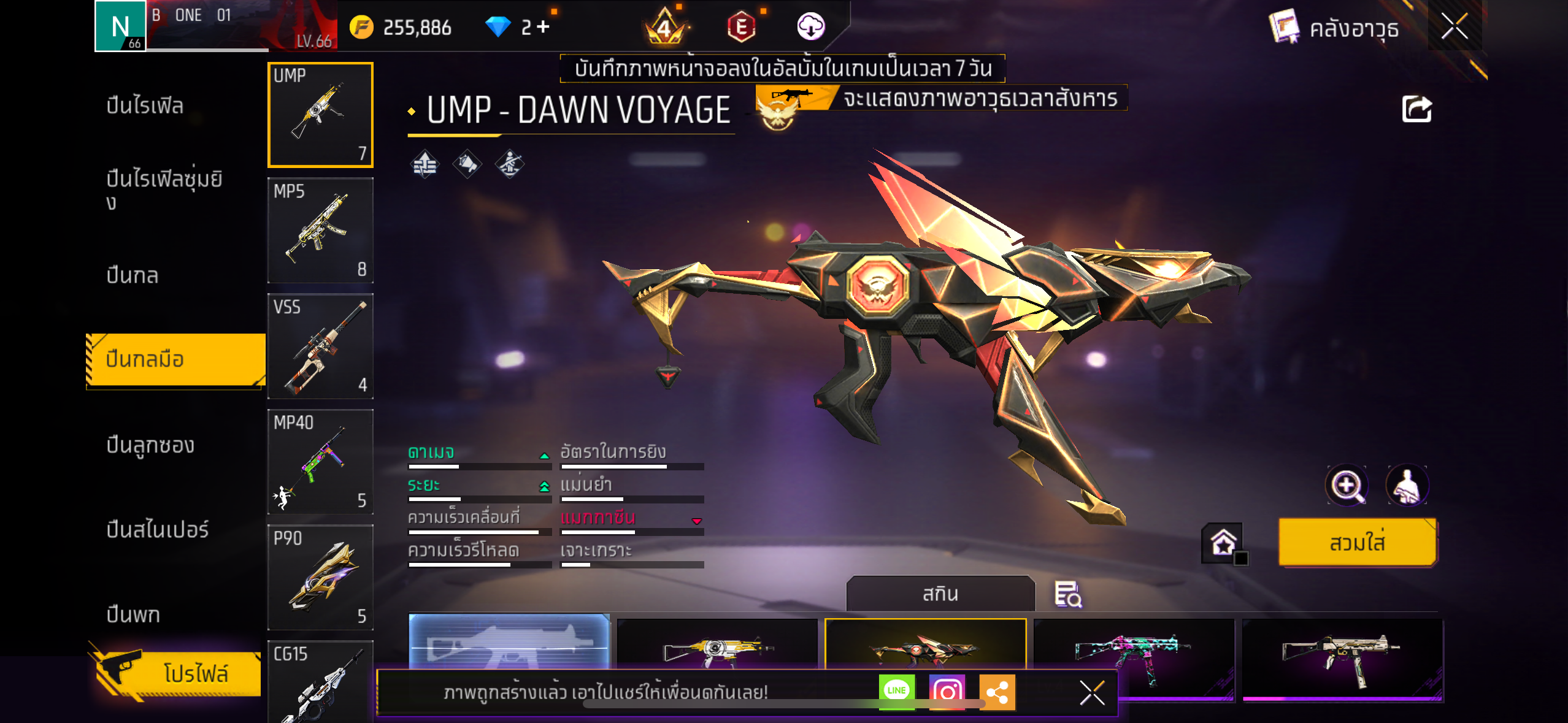Choose the MP40 weapon tile
This screenshot has height=723, width=1568.
pos(320,462)
